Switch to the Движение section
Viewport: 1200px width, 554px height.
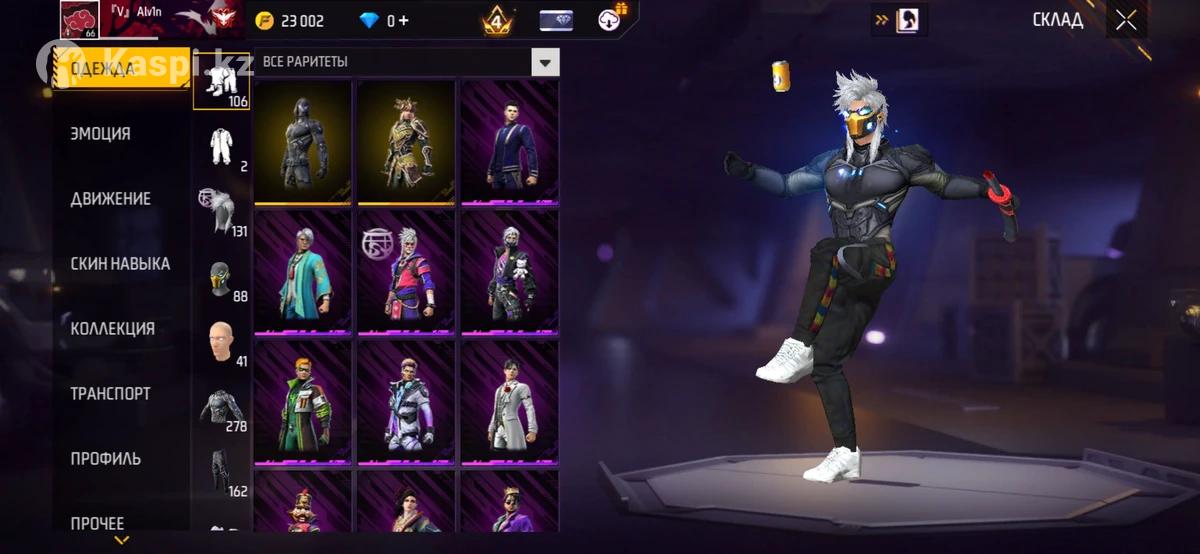pyautogui.click(x=110, y=199)
